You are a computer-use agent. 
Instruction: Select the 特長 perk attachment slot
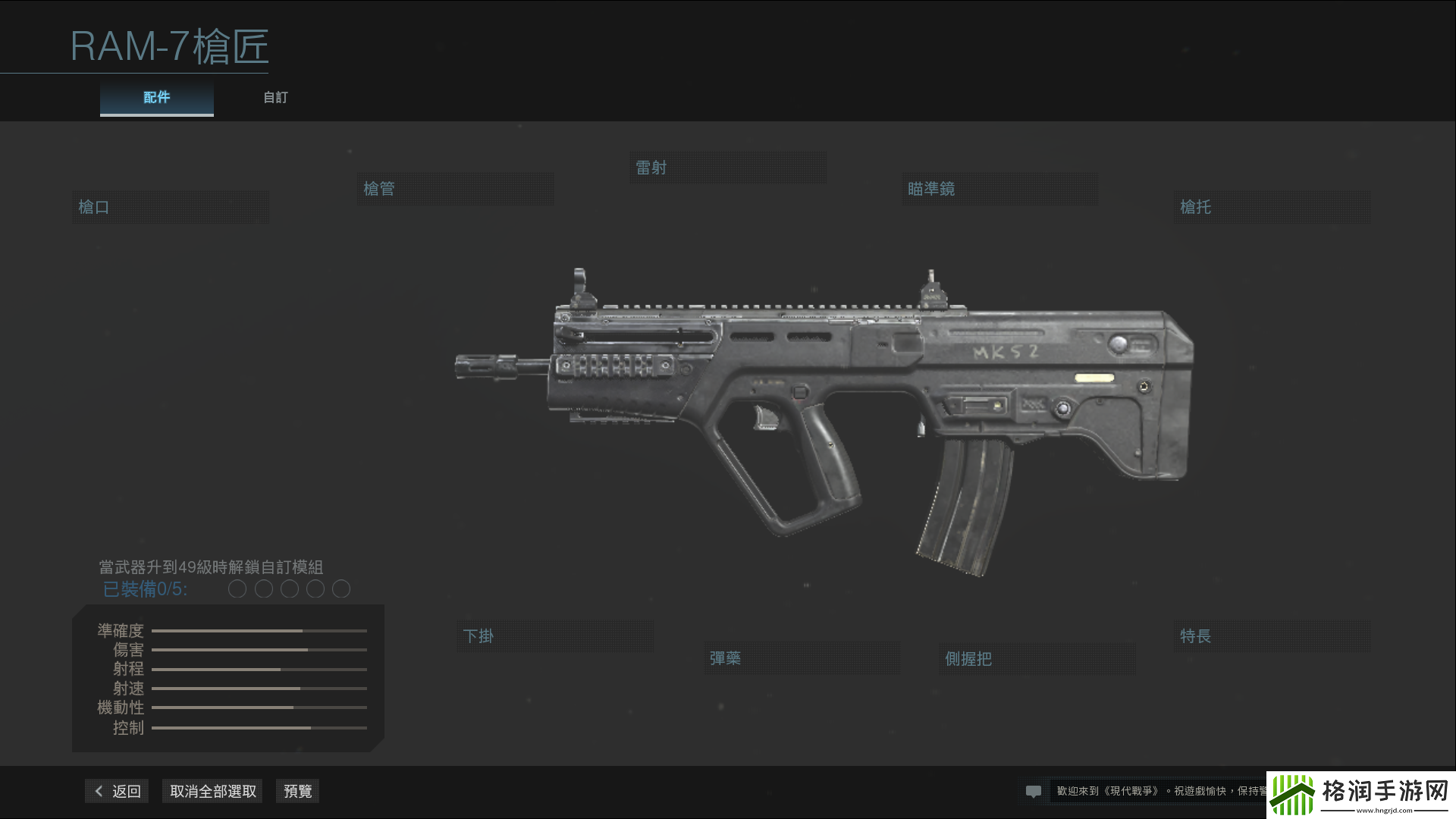pos(1271,636)
